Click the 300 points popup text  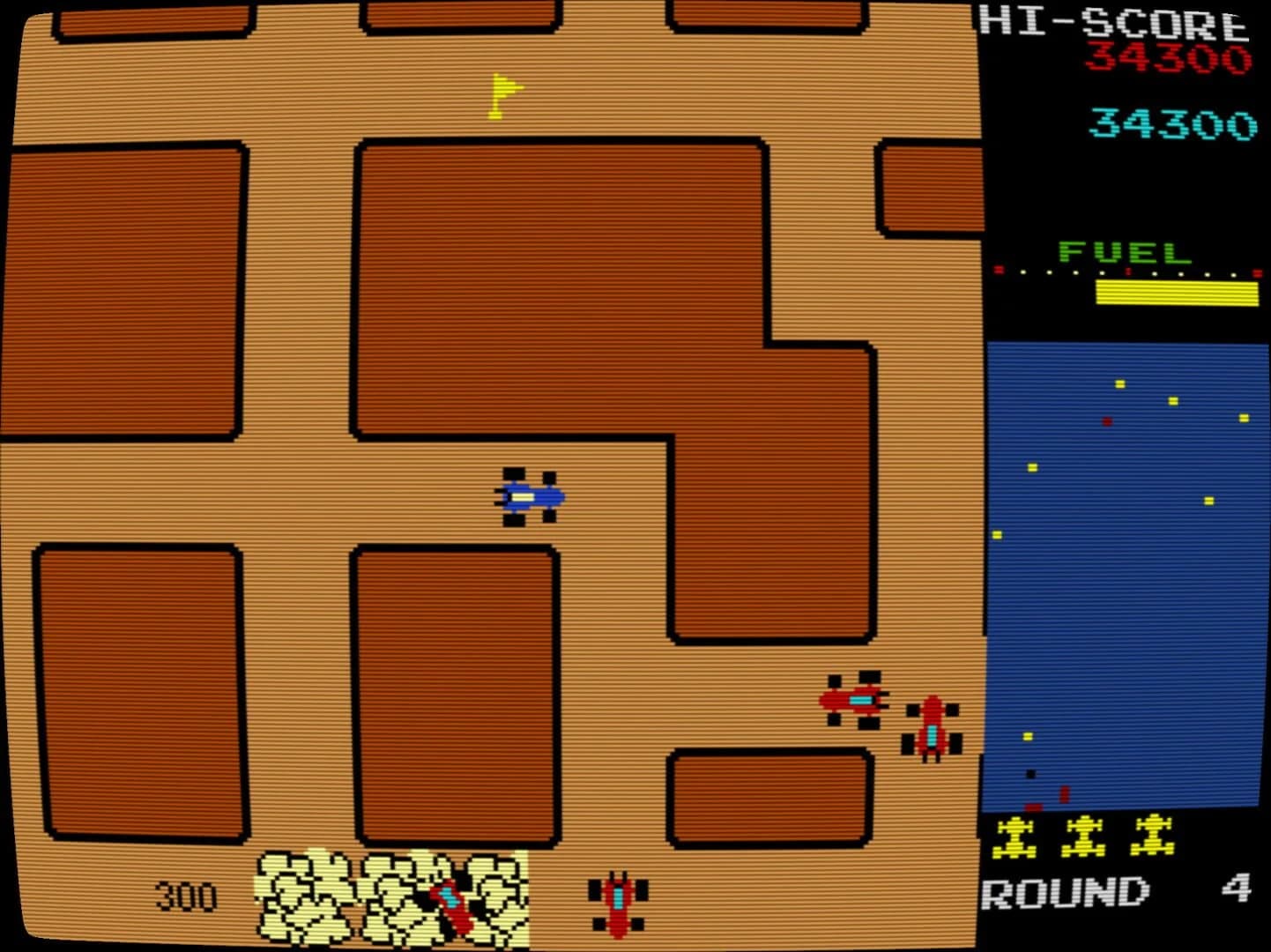click(x=188, y=896)
